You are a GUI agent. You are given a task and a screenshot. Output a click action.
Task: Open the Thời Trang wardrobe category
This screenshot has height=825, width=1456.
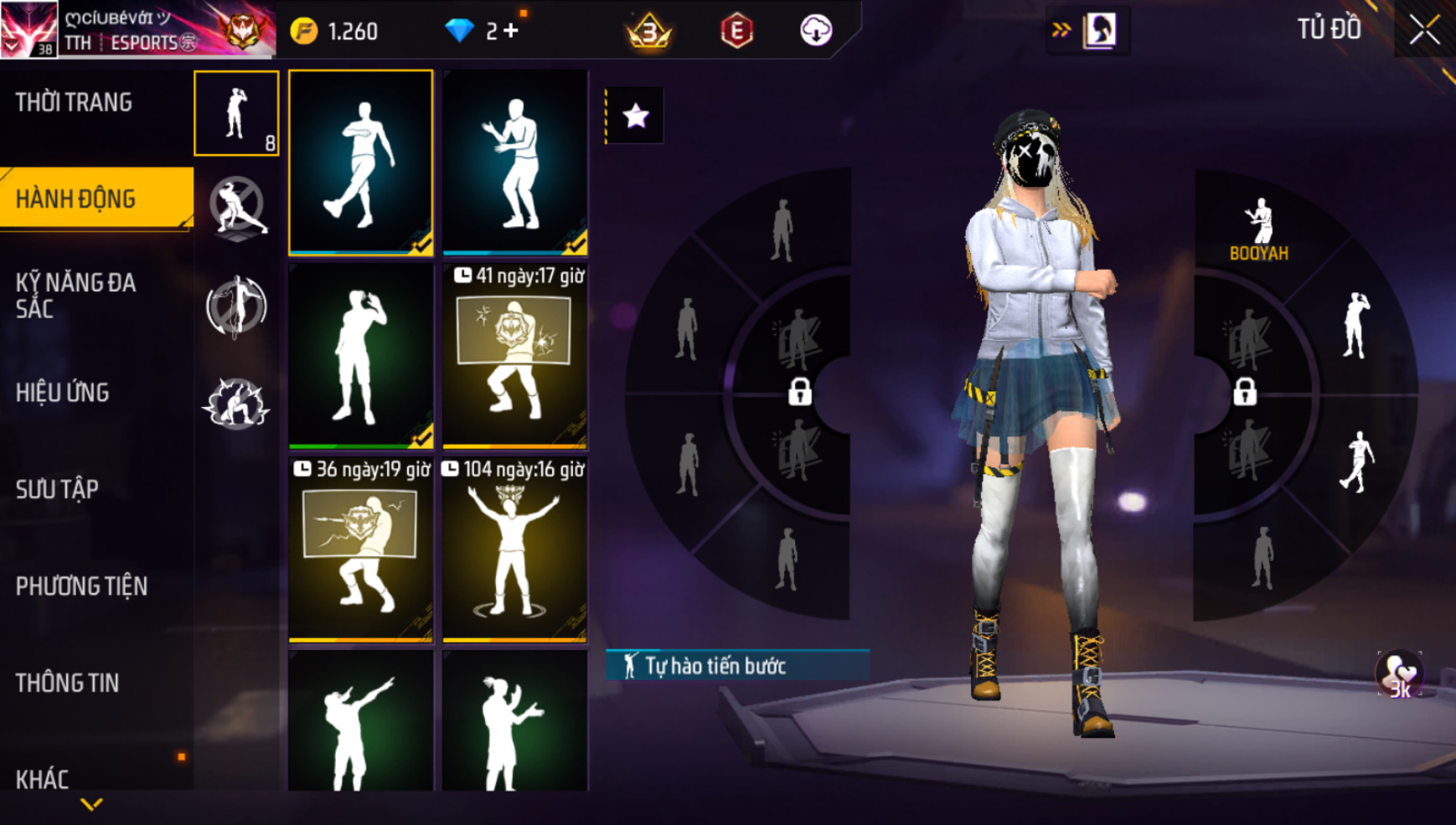pyautogui.click(x=74, y=103)
